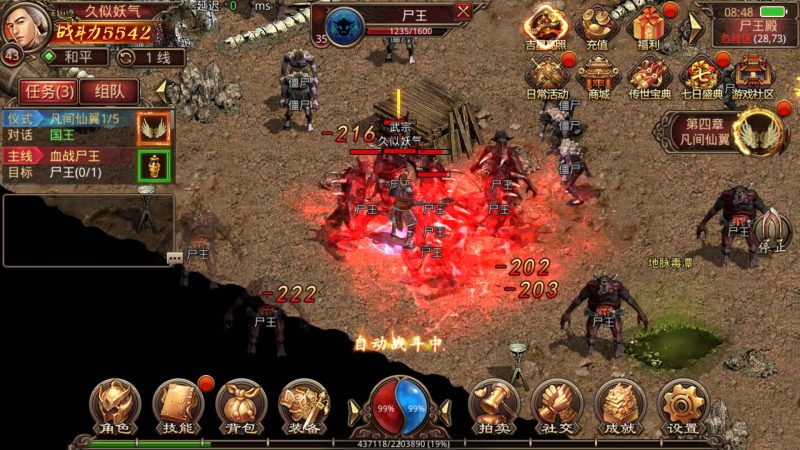Viewport: 800px width, 450px height.
Task: Open the 技能 skills book
Action: (178, 405)
